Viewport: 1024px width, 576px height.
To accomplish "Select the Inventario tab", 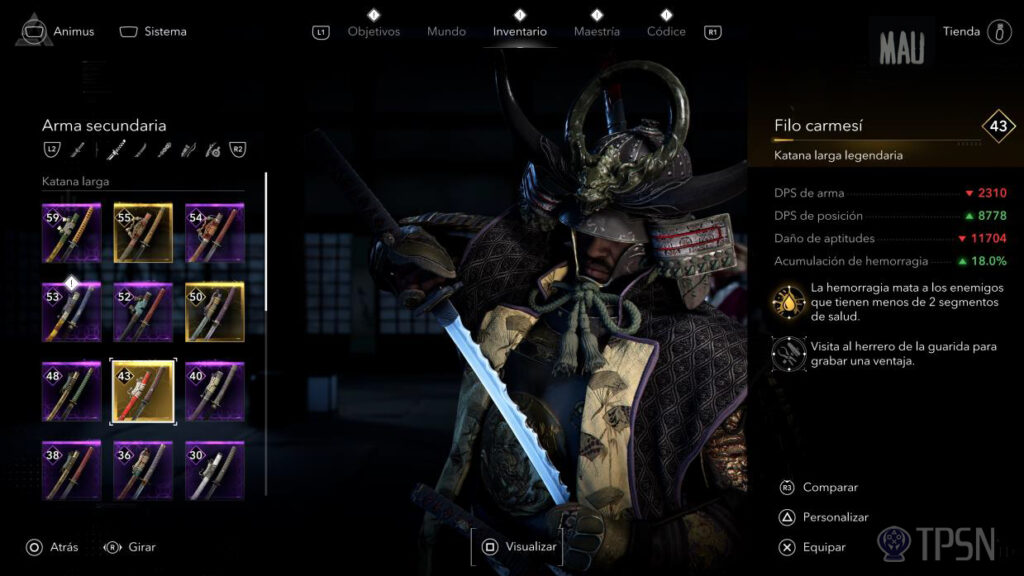I will pos(519,31).
